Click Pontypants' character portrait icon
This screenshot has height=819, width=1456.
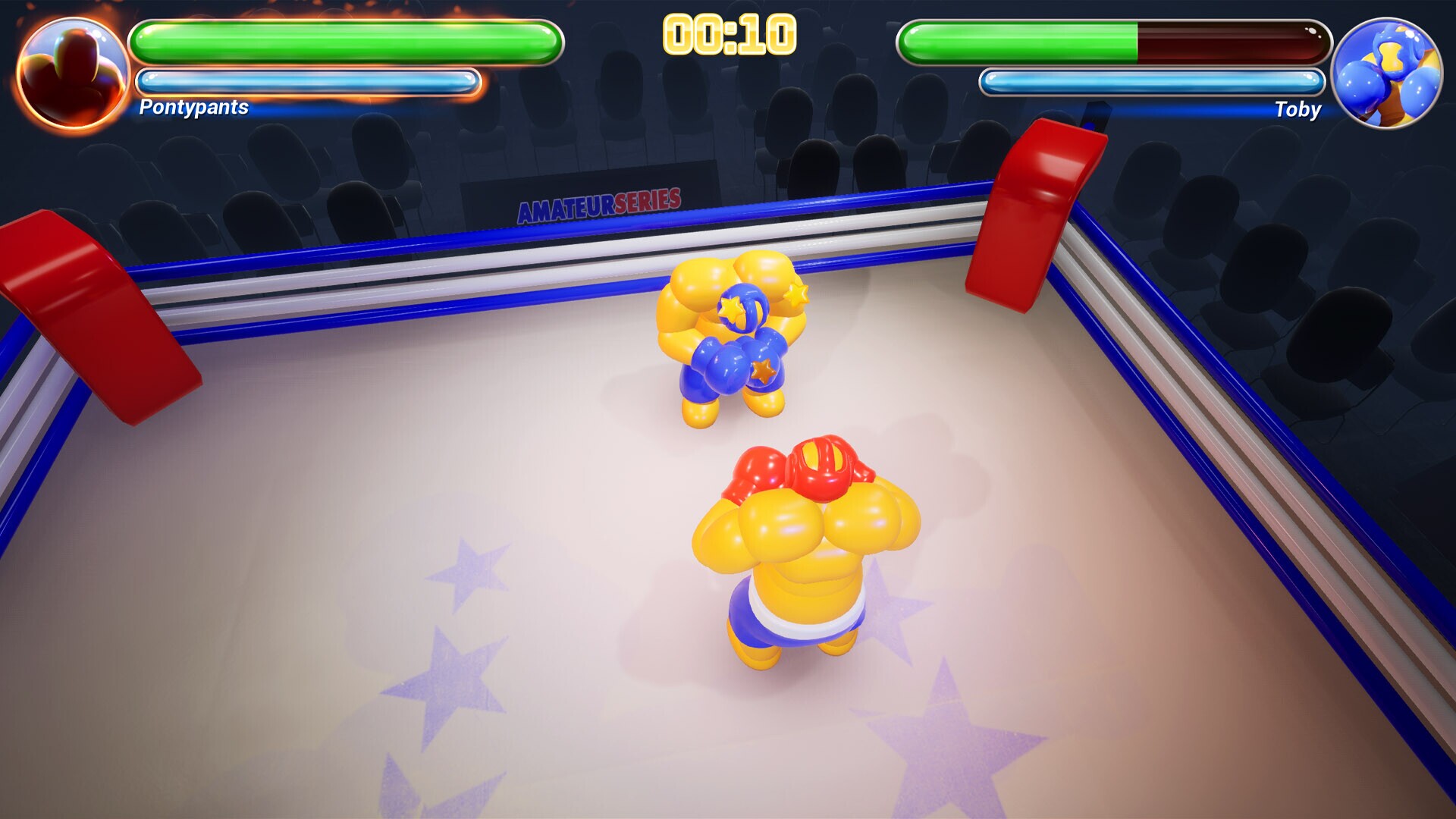[72, 72]
